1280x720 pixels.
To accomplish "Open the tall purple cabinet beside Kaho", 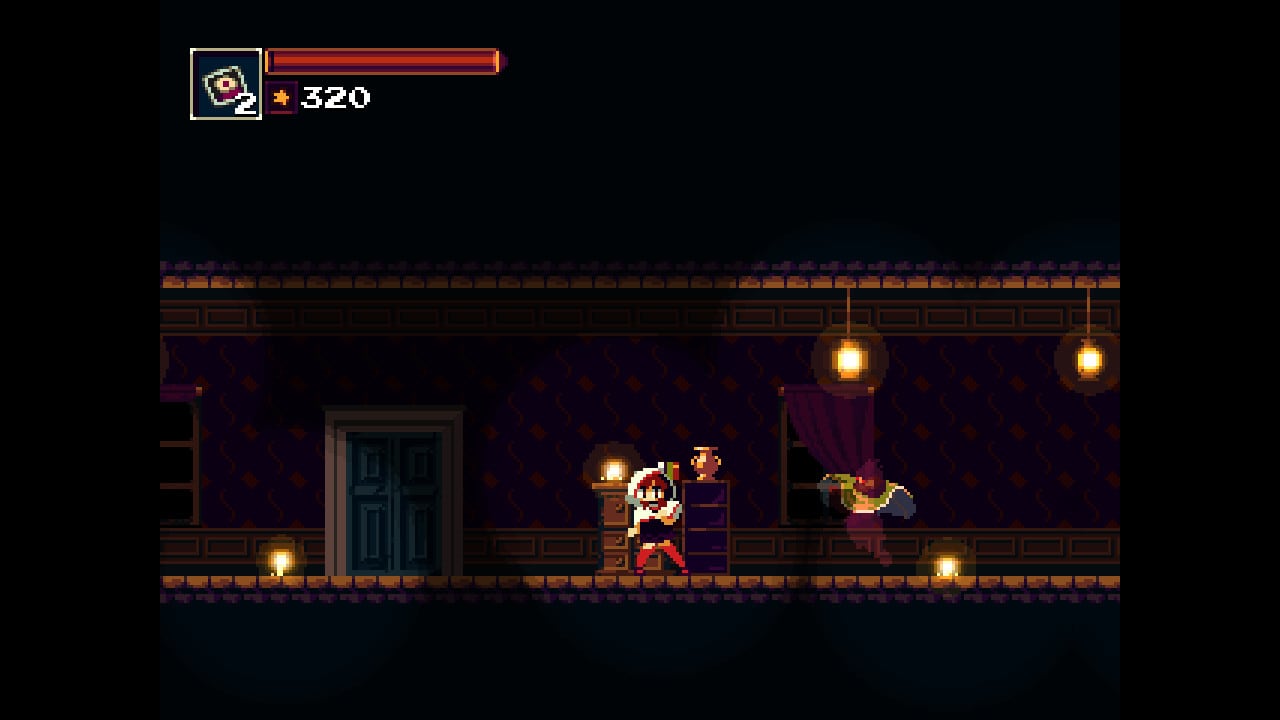I will tap(704, 525).
